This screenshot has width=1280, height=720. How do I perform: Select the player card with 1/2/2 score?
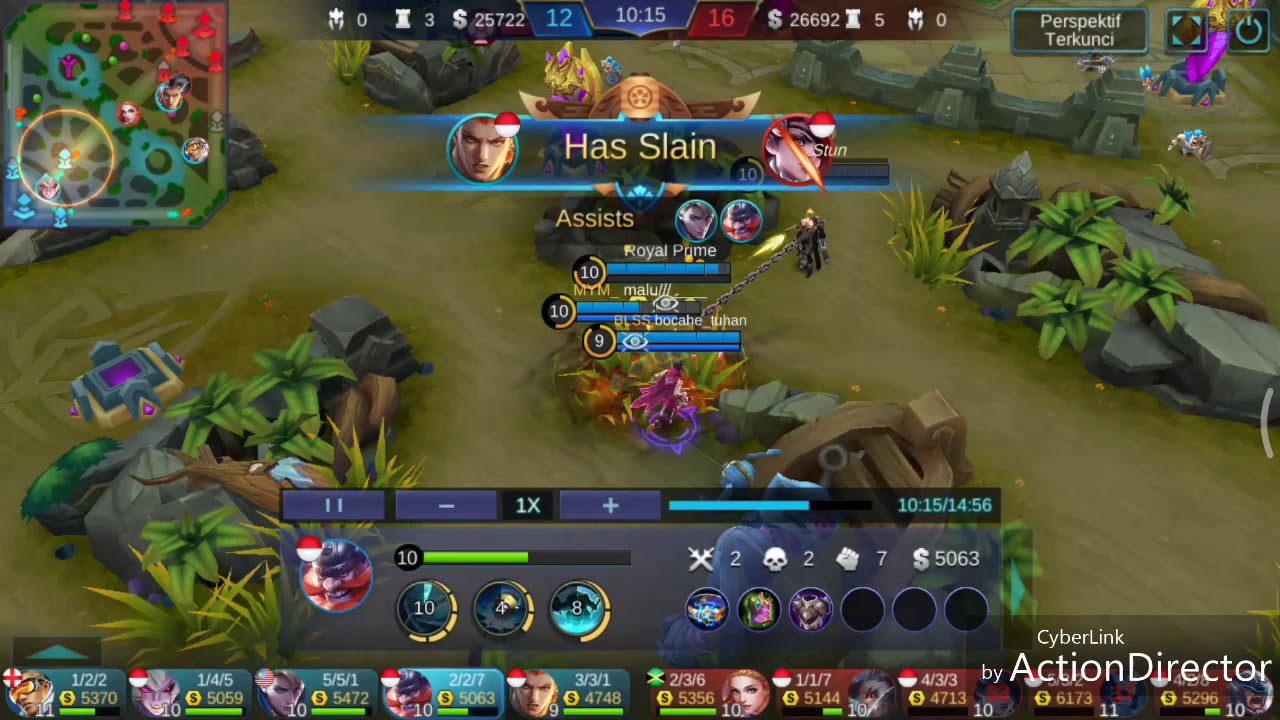click(64, 694)
